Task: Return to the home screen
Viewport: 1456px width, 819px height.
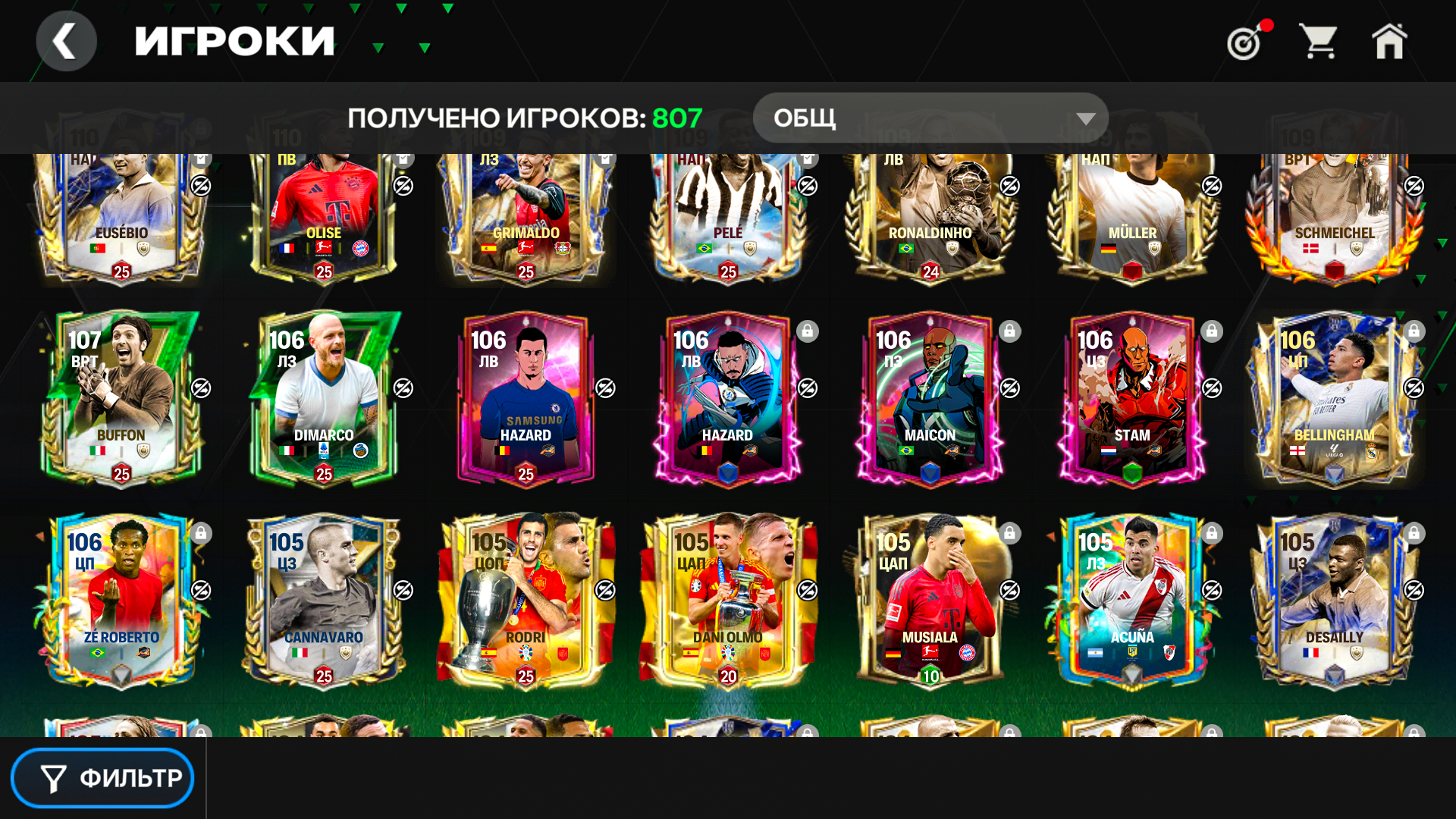Action: (1389, 42)
